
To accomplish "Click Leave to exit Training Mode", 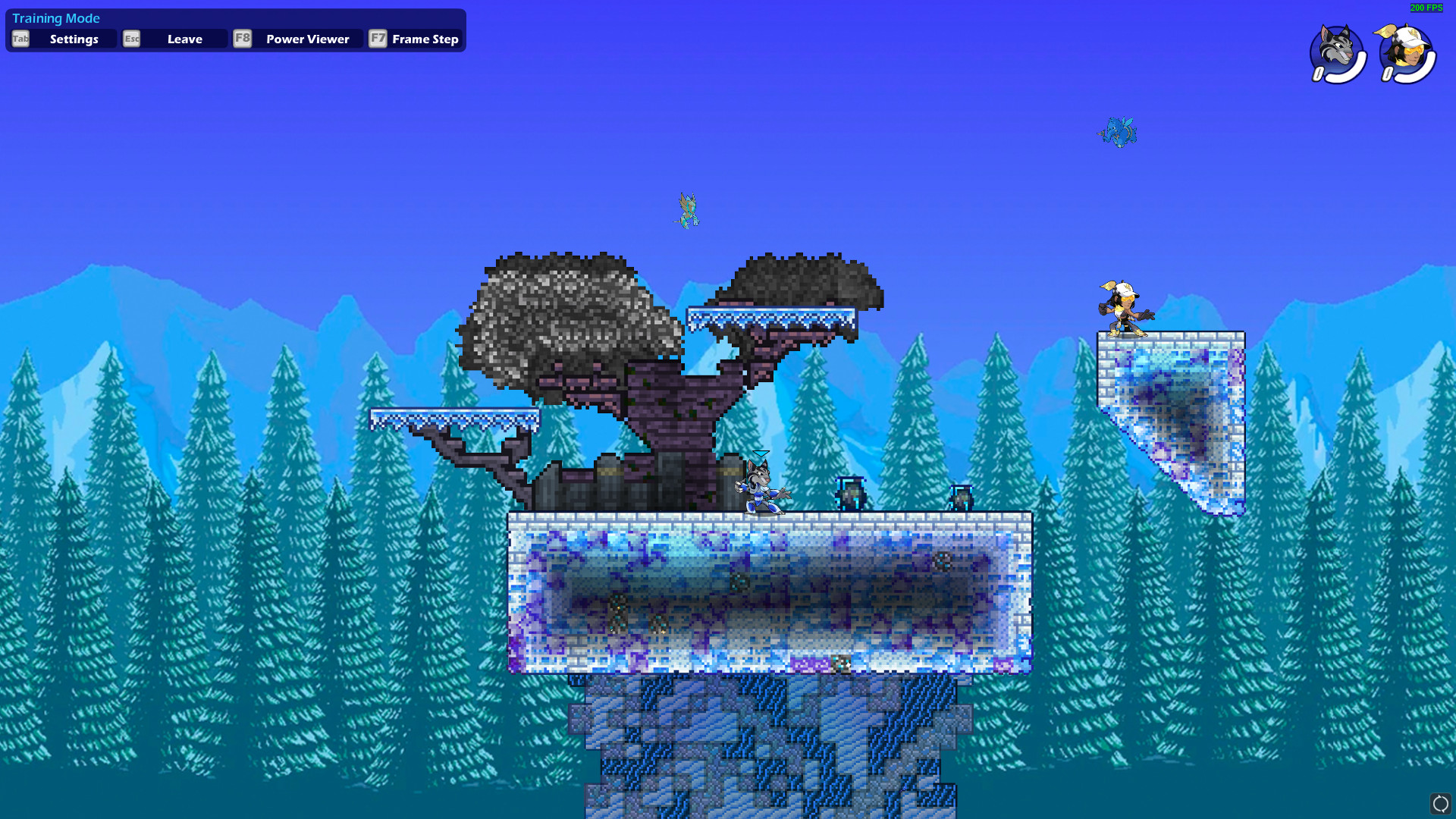I will click(x=184, y=39).
